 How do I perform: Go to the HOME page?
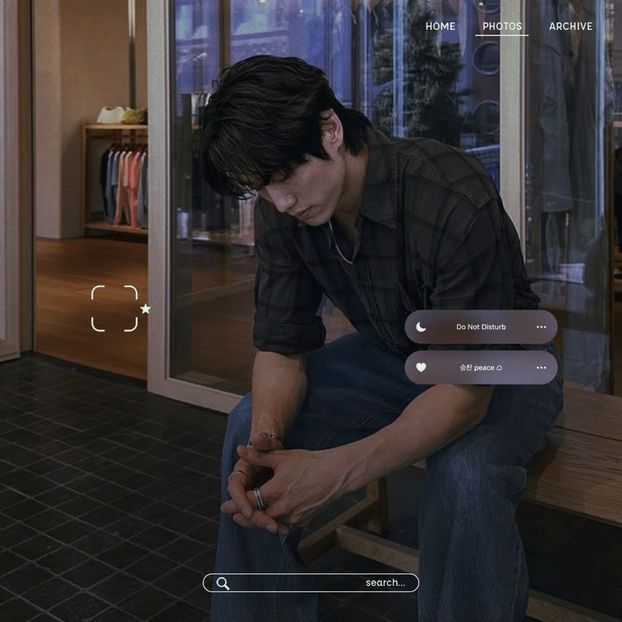coord(440,26)
